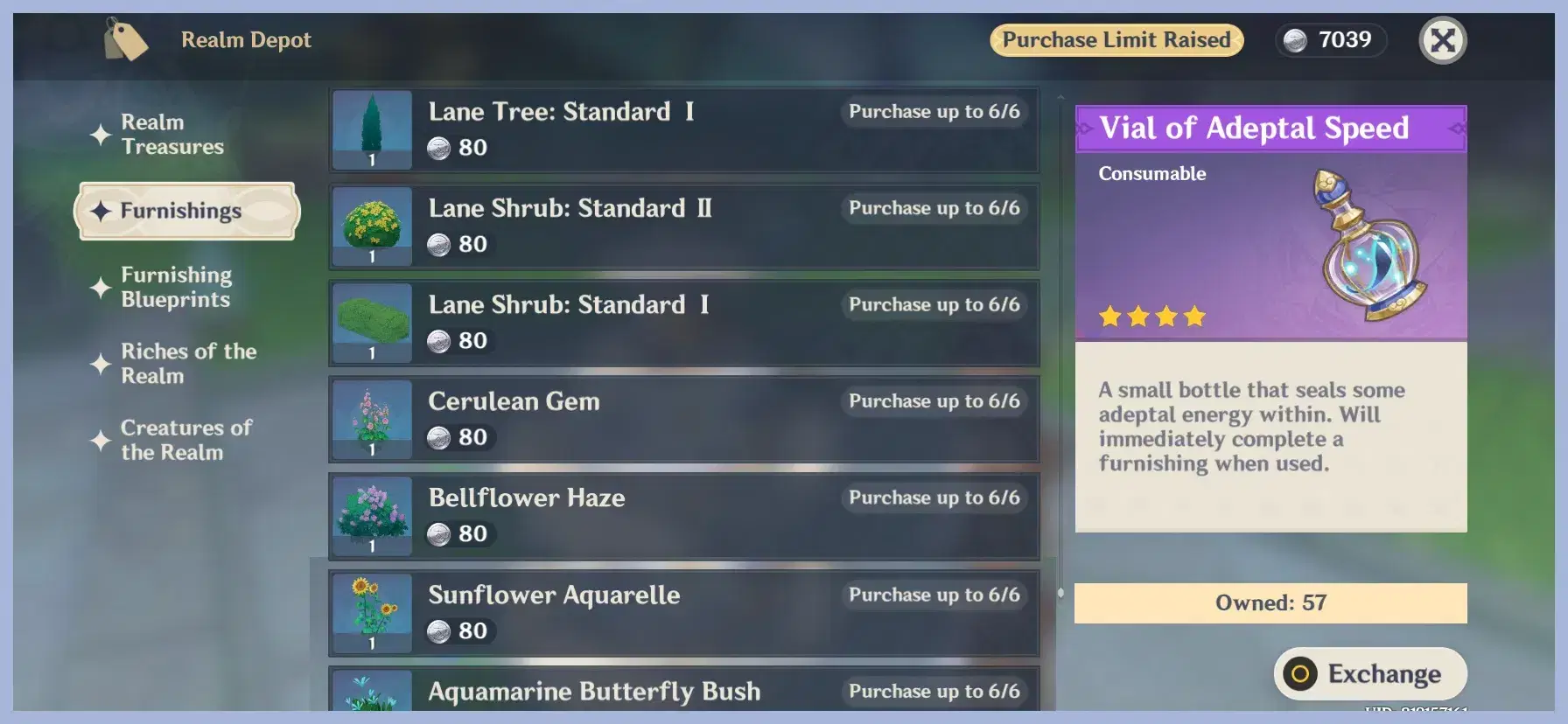1568x724 pixels.
Task: Click the Cerulean Gem flower thumbnail
Action: coord(371,419)
